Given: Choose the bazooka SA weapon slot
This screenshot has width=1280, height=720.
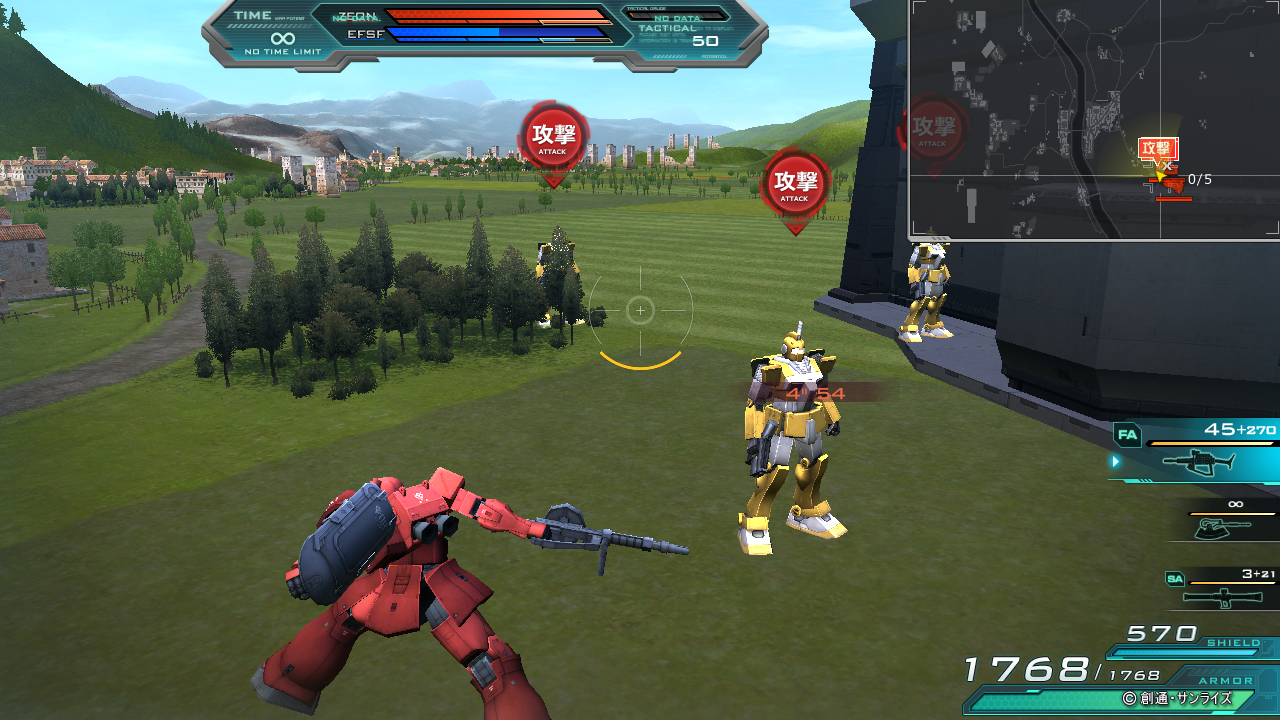Looking at the screenshot, I should point(1222,596).
